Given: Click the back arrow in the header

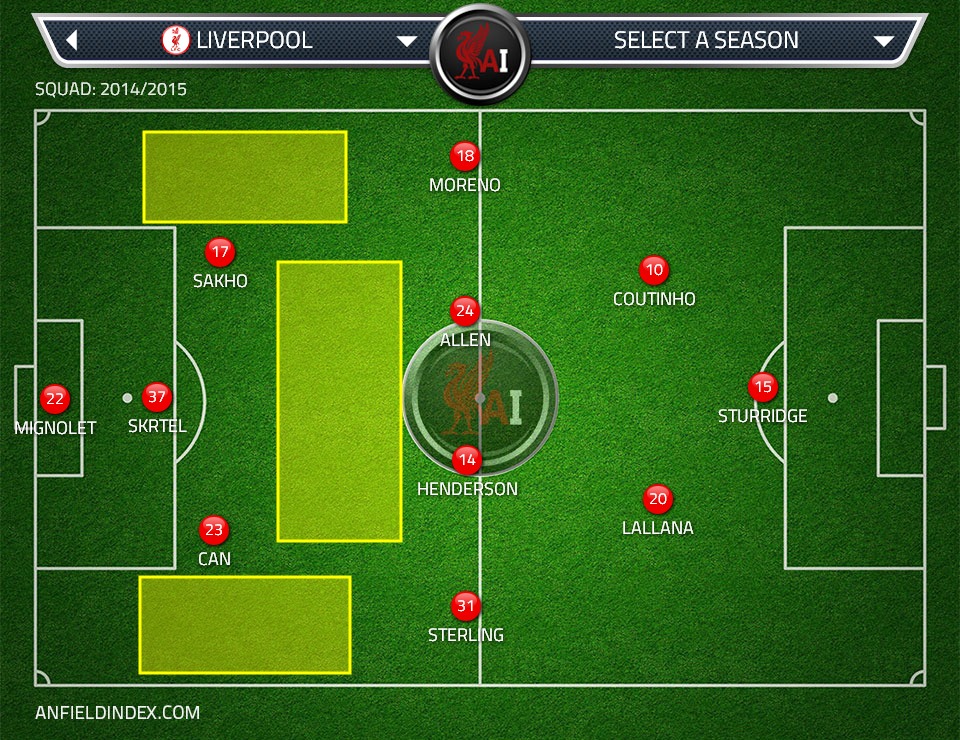Looking at the screenshot, I should click(x=72, y=41).
